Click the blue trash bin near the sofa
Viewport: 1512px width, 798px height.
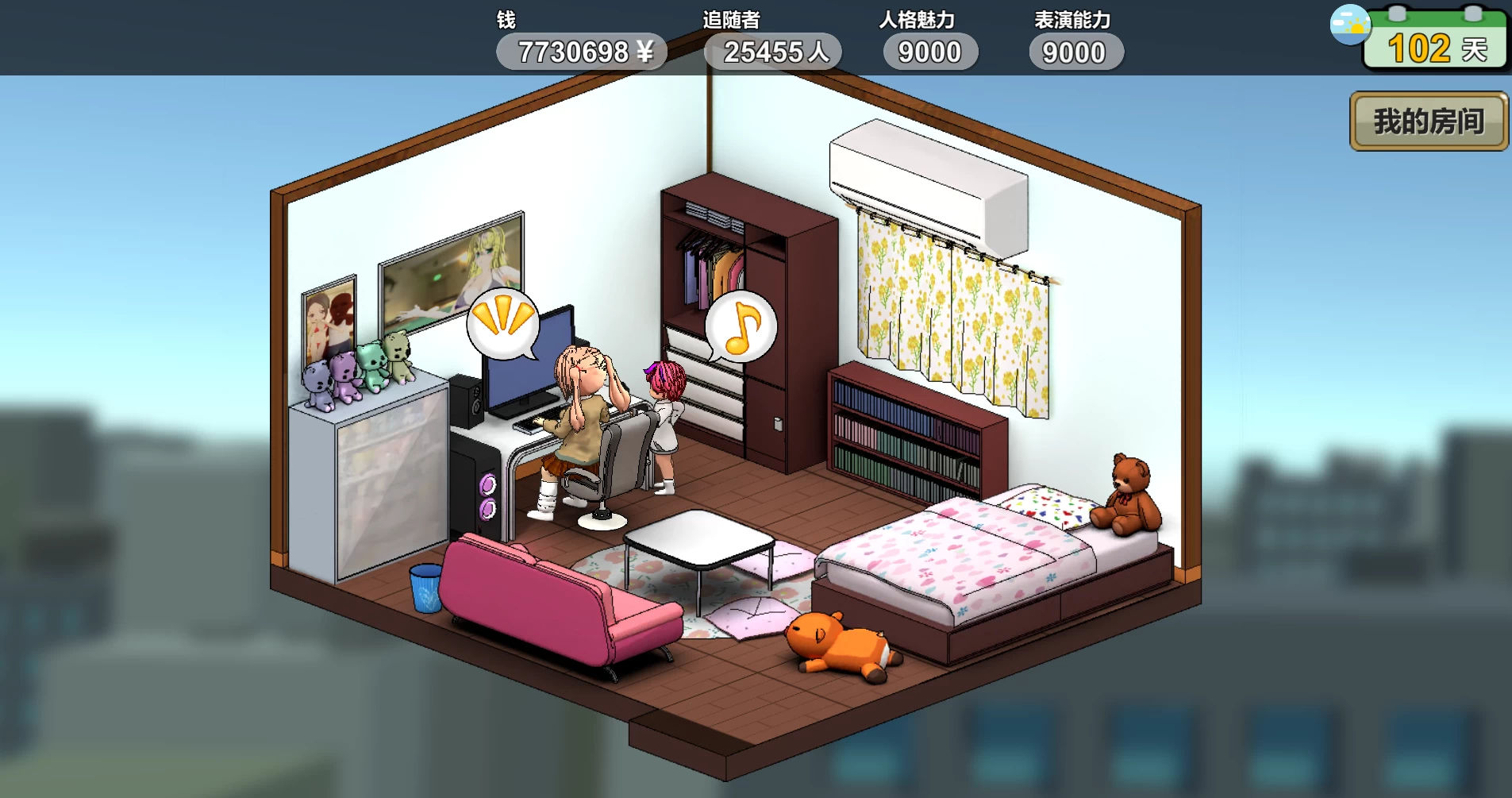[x=425, y=588]
